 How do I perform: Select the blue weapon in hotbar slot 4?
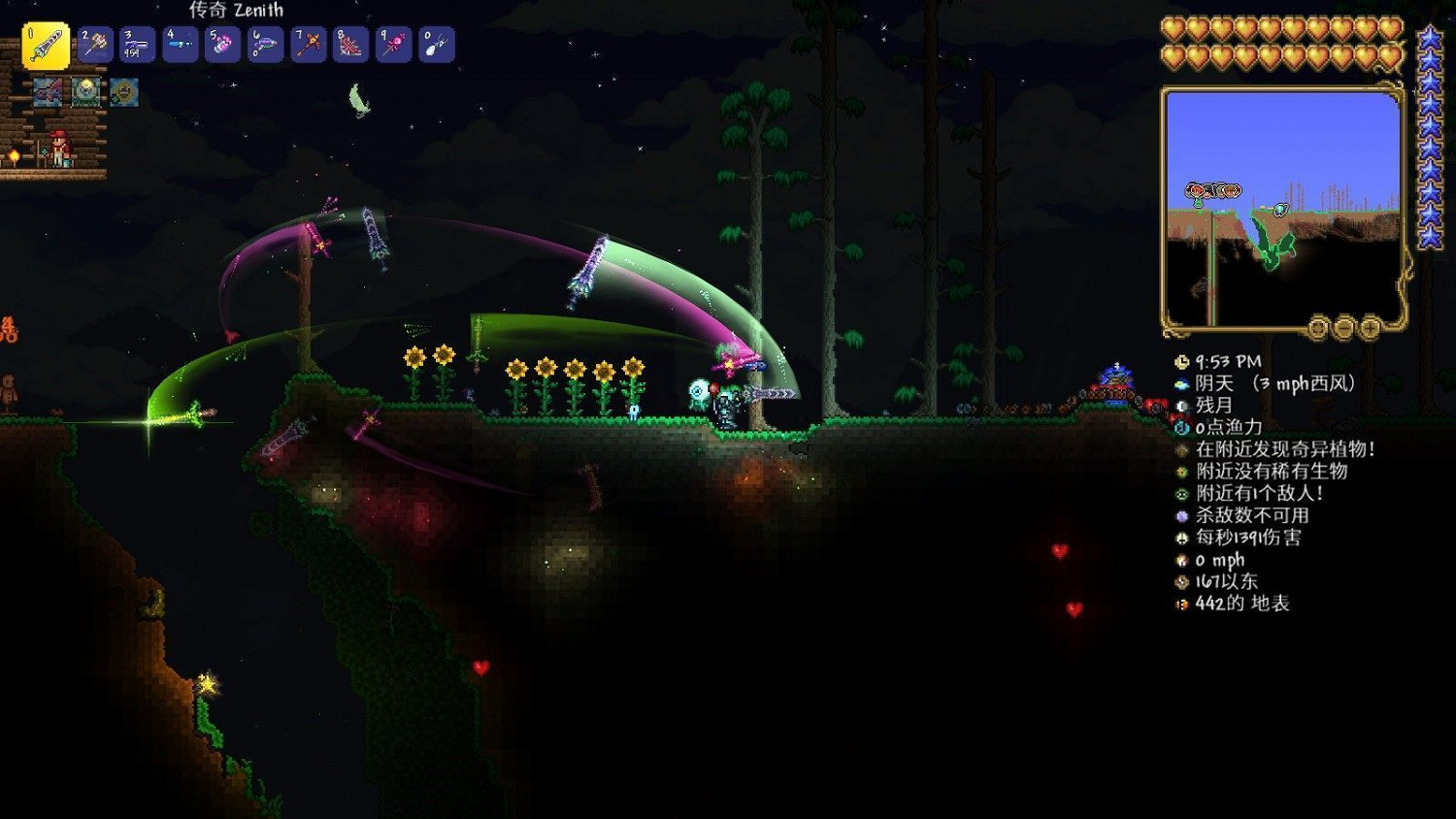click(180, 44)
